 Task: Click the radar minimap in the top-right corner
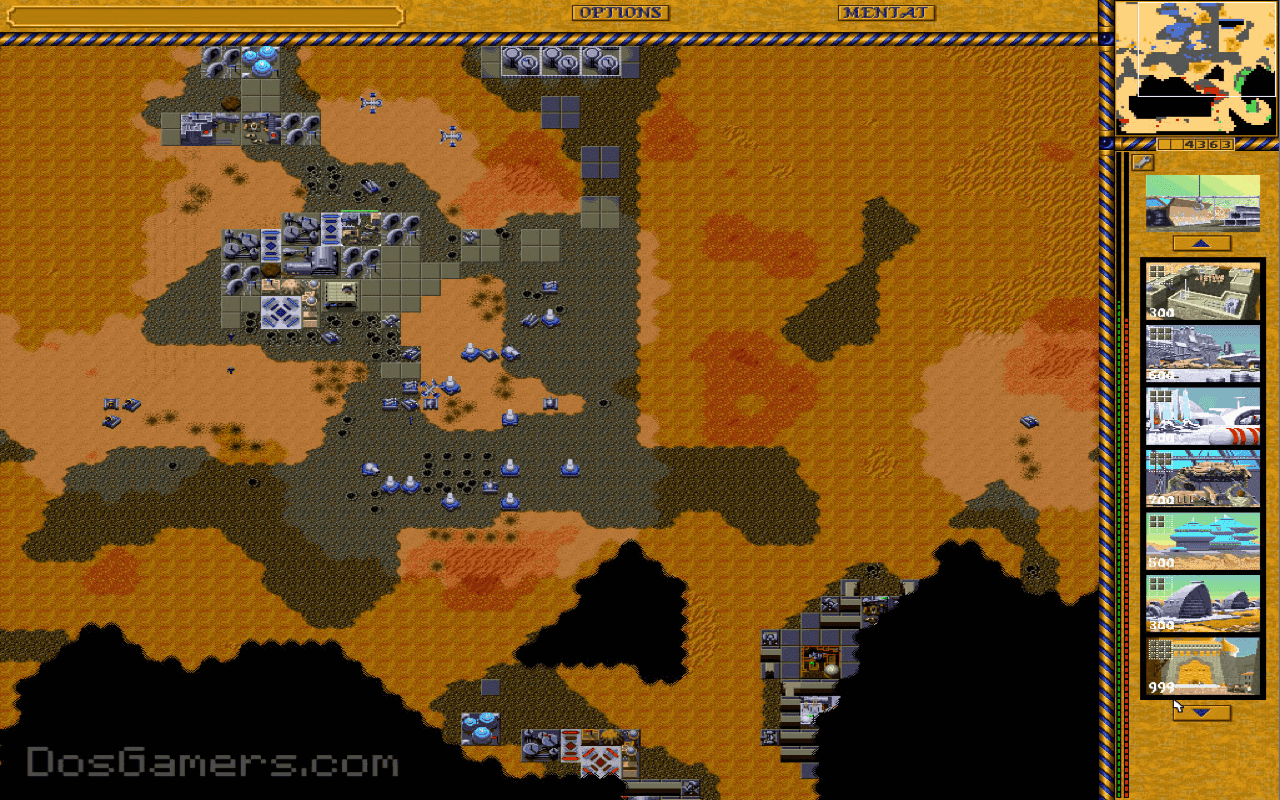(x=1196, y=67)
